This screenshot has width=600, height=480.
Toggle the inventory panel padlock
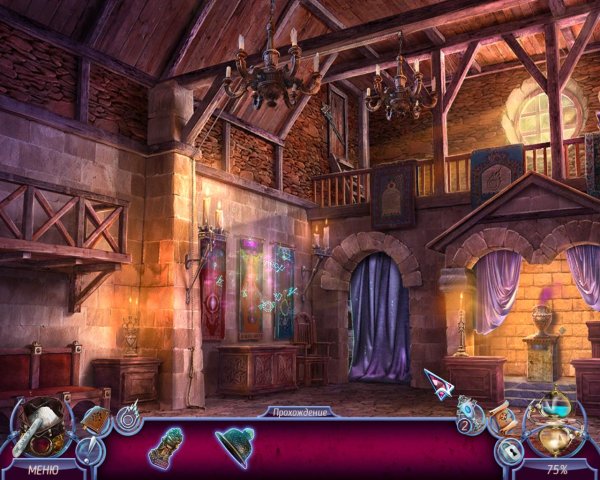pyautogui.click(x=511, y=452)
